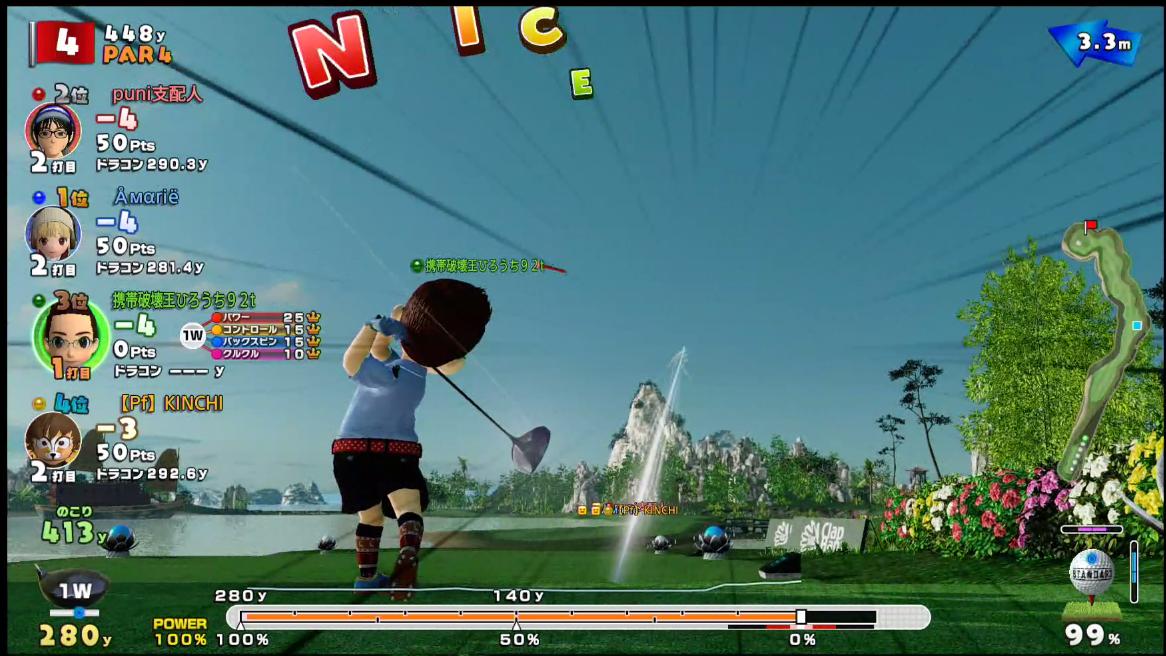Select puni支配人 player avatar

tap(52, 129)
